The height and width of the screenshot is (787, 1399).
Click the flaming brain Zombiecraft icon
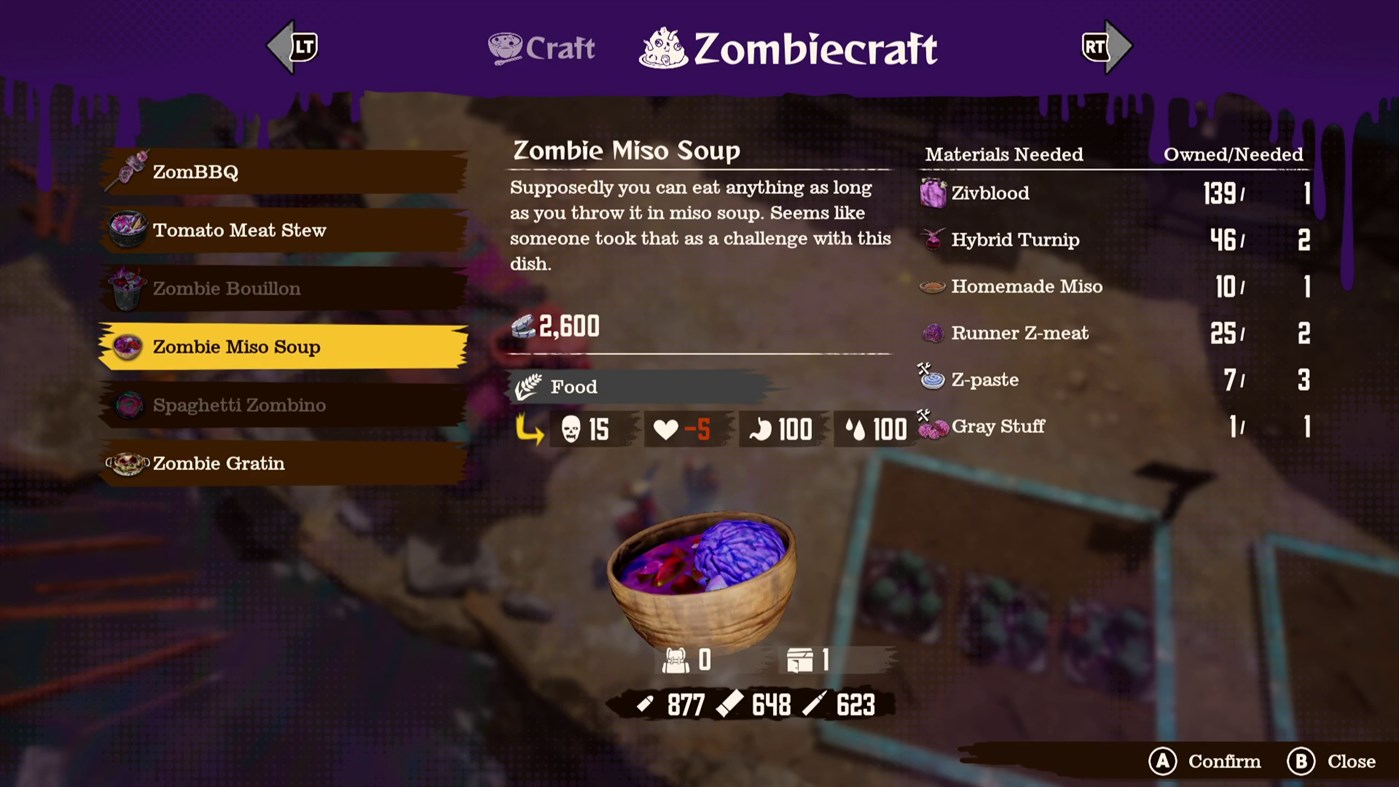665,46
